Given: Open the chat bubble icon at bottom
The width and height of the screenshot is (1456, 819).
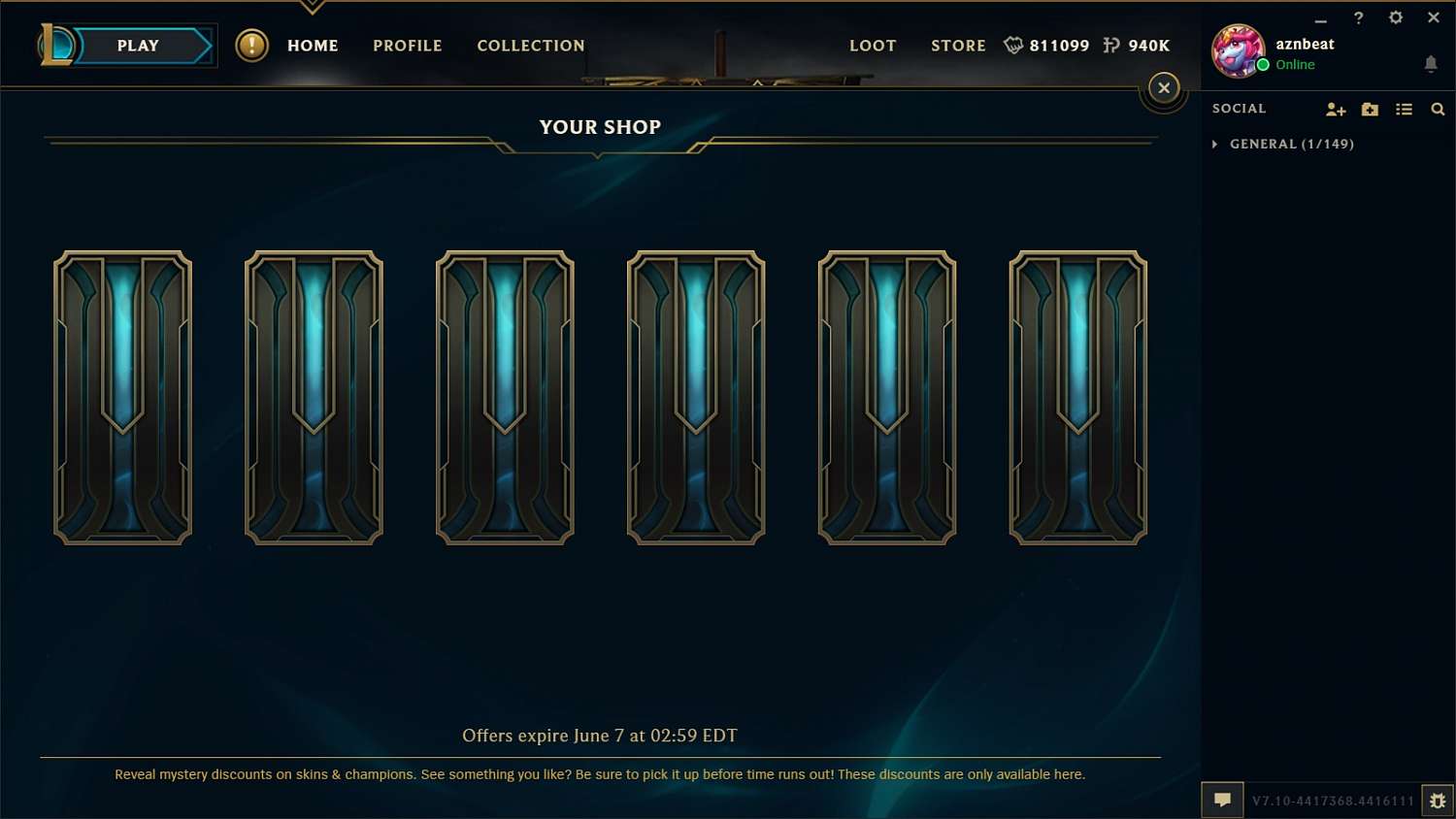Looking at the screenshot, I should click(1222, 800).
